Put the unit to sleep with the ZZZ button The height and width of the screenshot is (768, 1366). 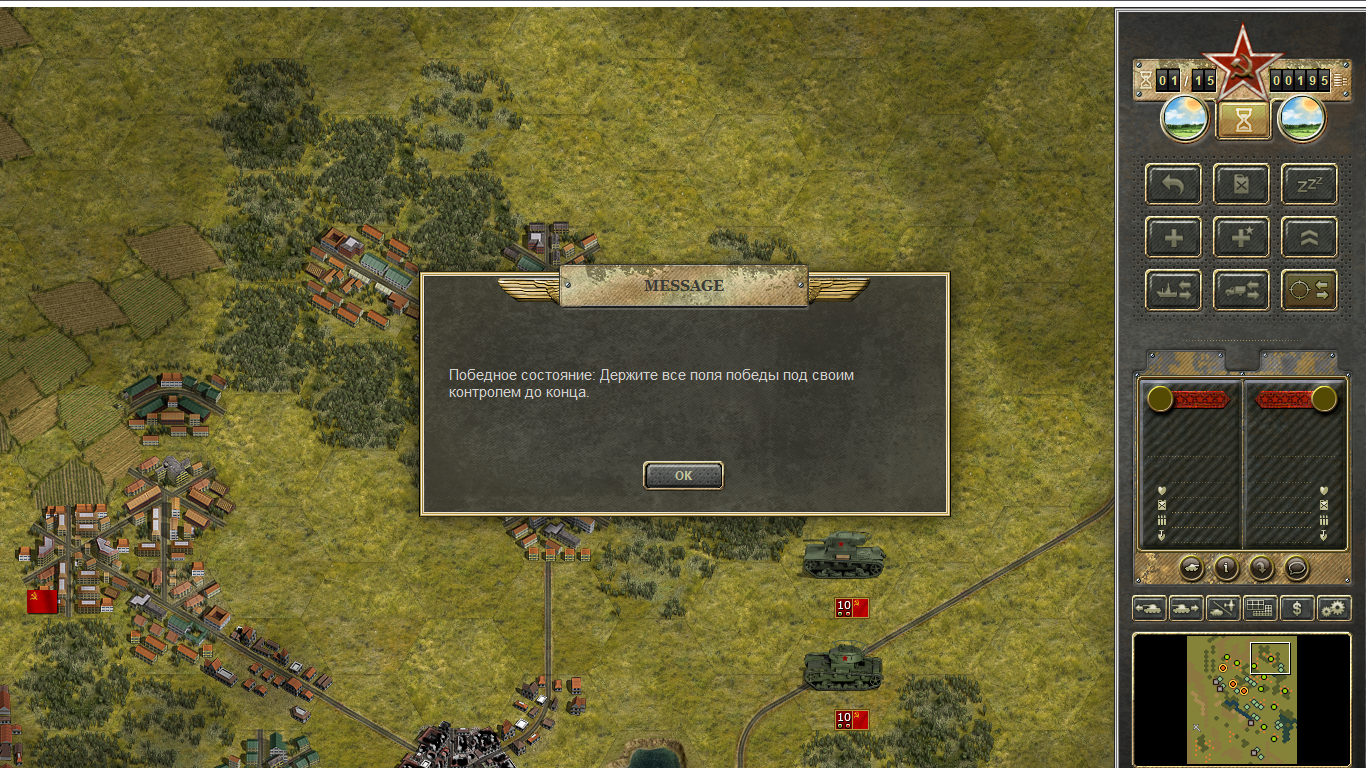(x=1309, y=184)
